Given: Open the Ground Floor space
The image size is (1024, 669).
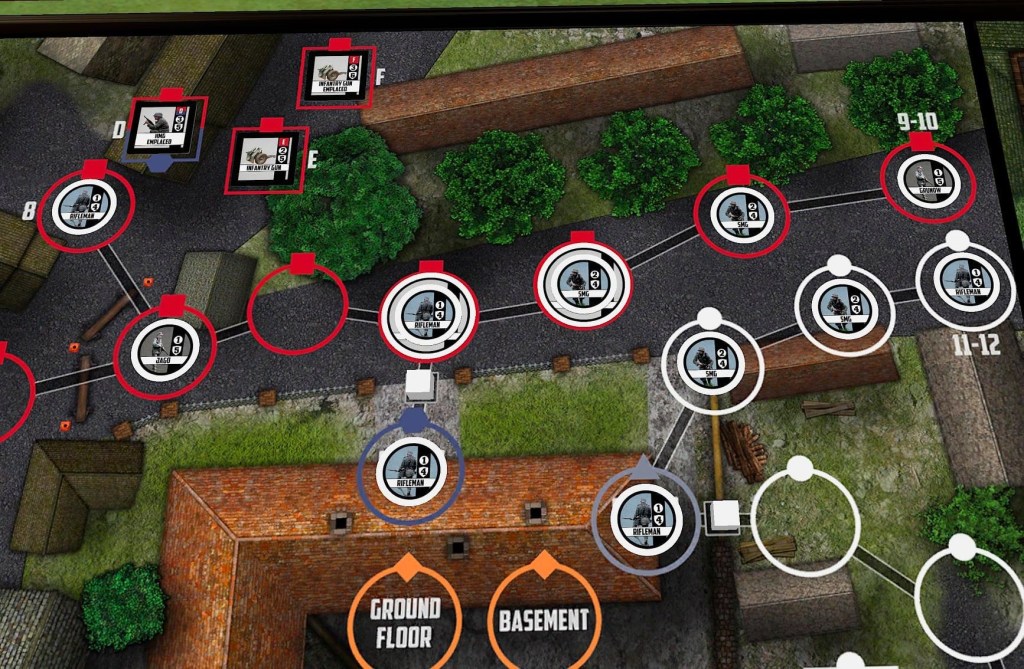Looking at the screenshot, I should coord(405,621).
